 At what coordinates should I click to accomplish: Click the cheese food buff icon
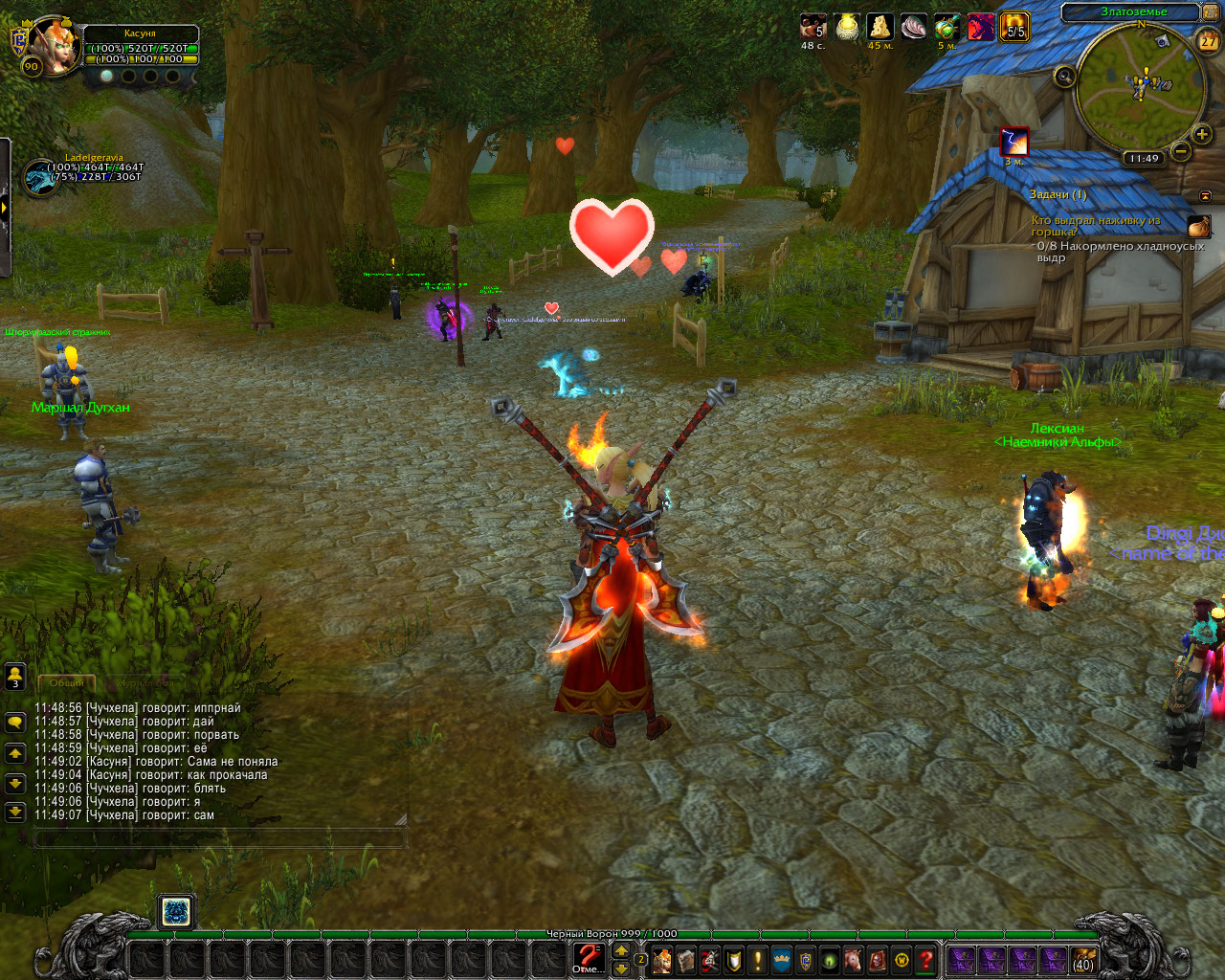[880, 27]
